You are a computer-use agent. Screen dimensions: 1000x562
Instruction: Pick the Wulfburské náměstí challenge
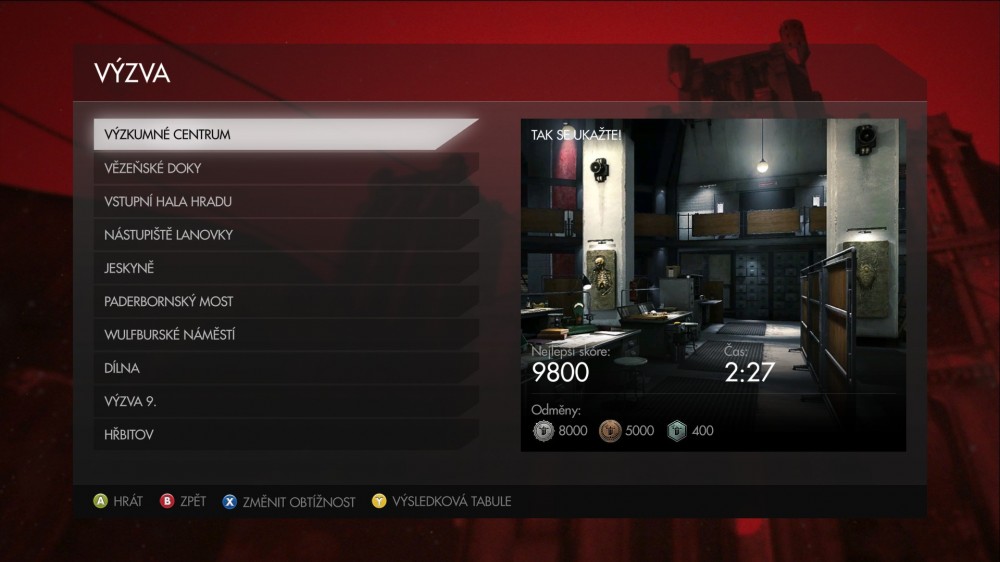click(285, 335)
